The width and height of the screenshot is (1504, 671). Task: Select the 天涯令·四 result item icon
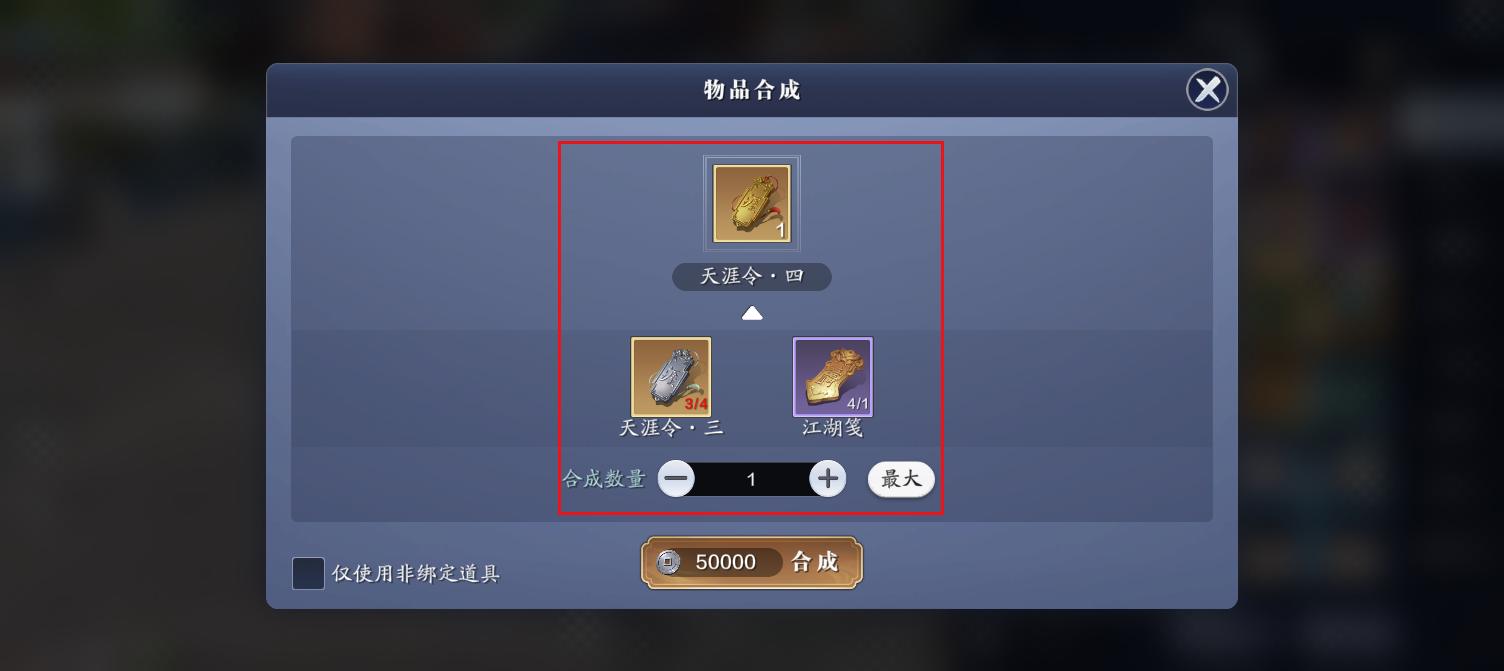(x=752, y=204)
